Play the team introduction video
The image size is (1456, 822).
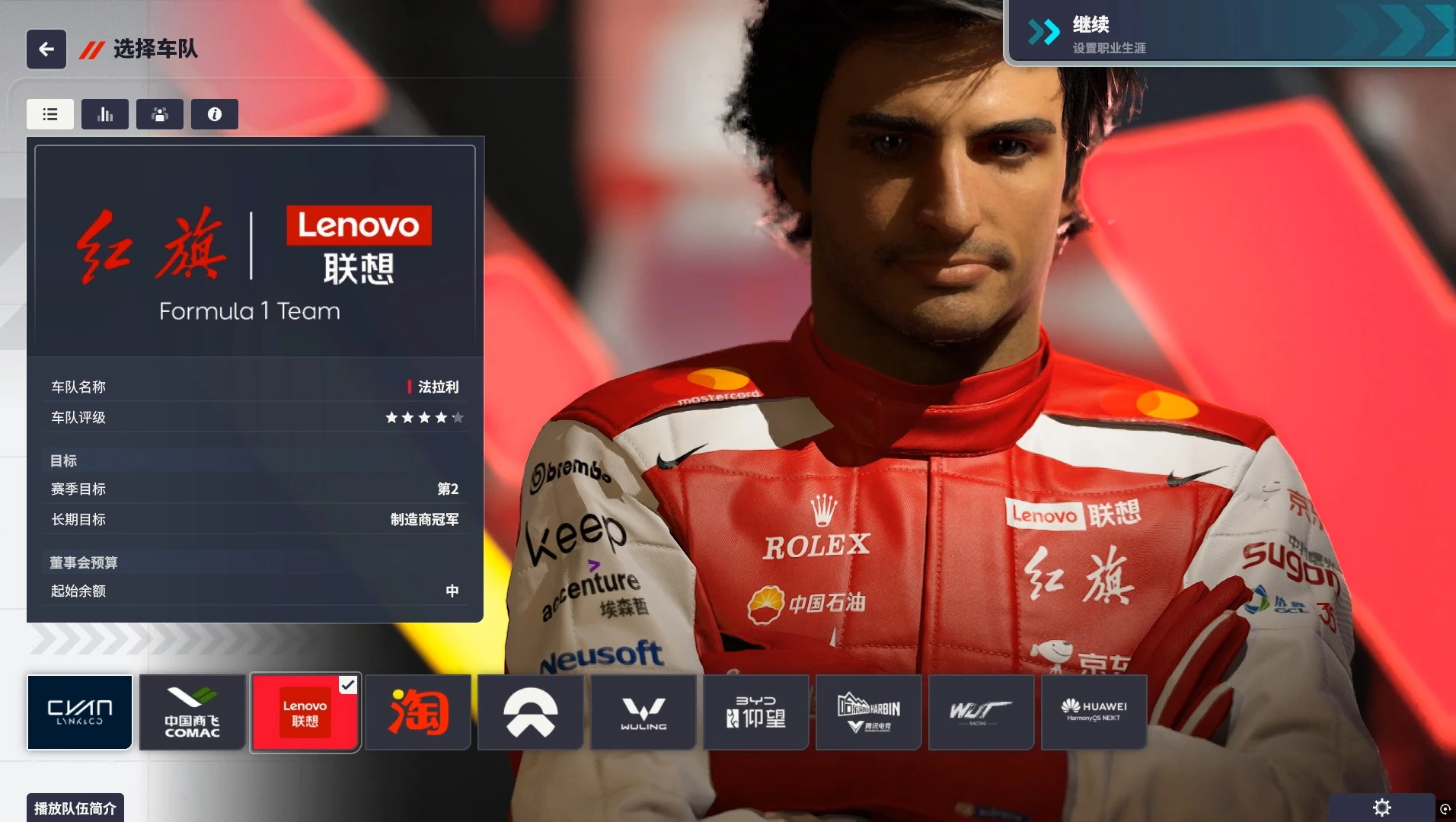click(x=75, y=808)
